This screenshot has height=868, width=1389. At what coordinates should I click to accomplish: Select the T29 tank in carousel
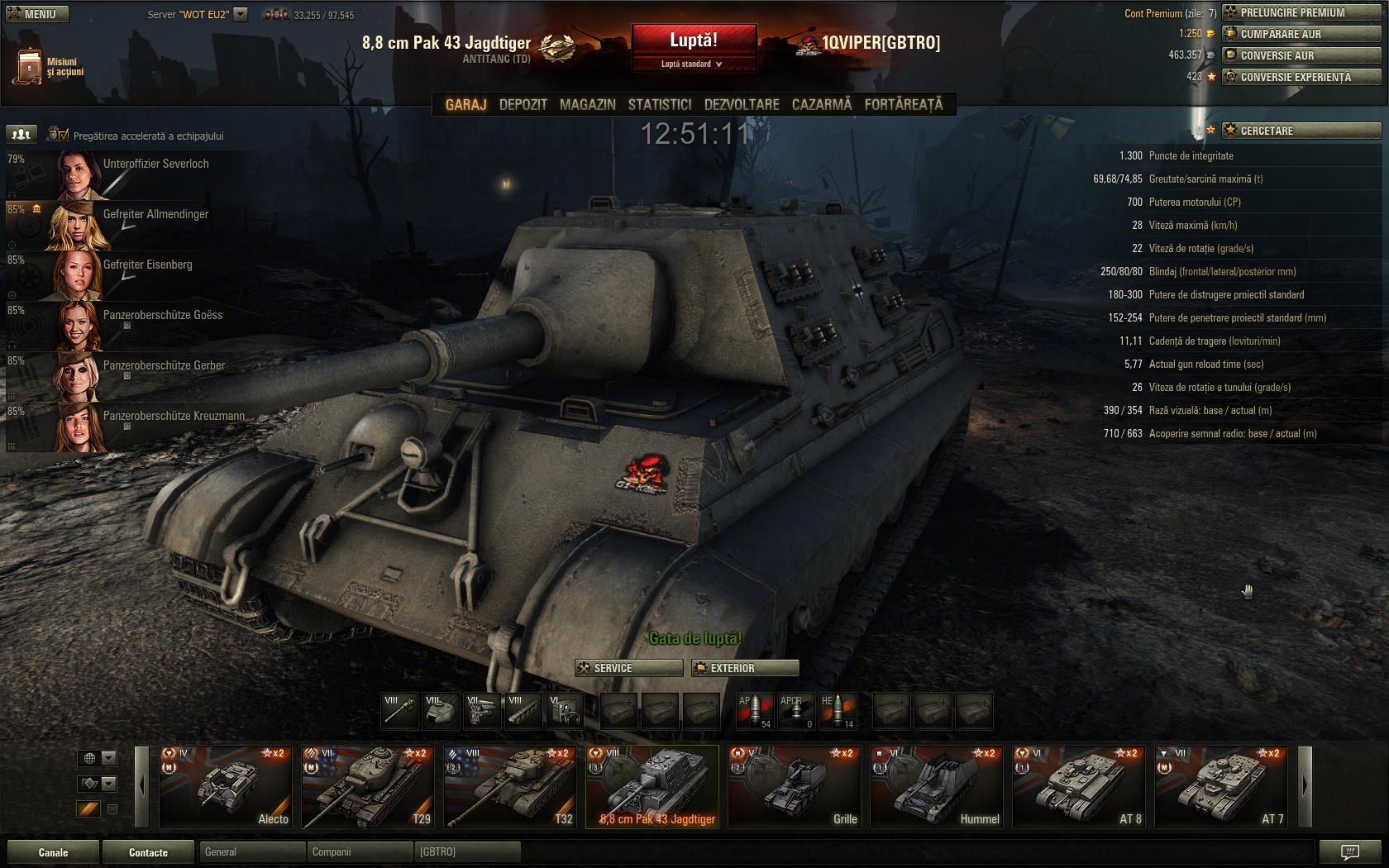(367, 786)
